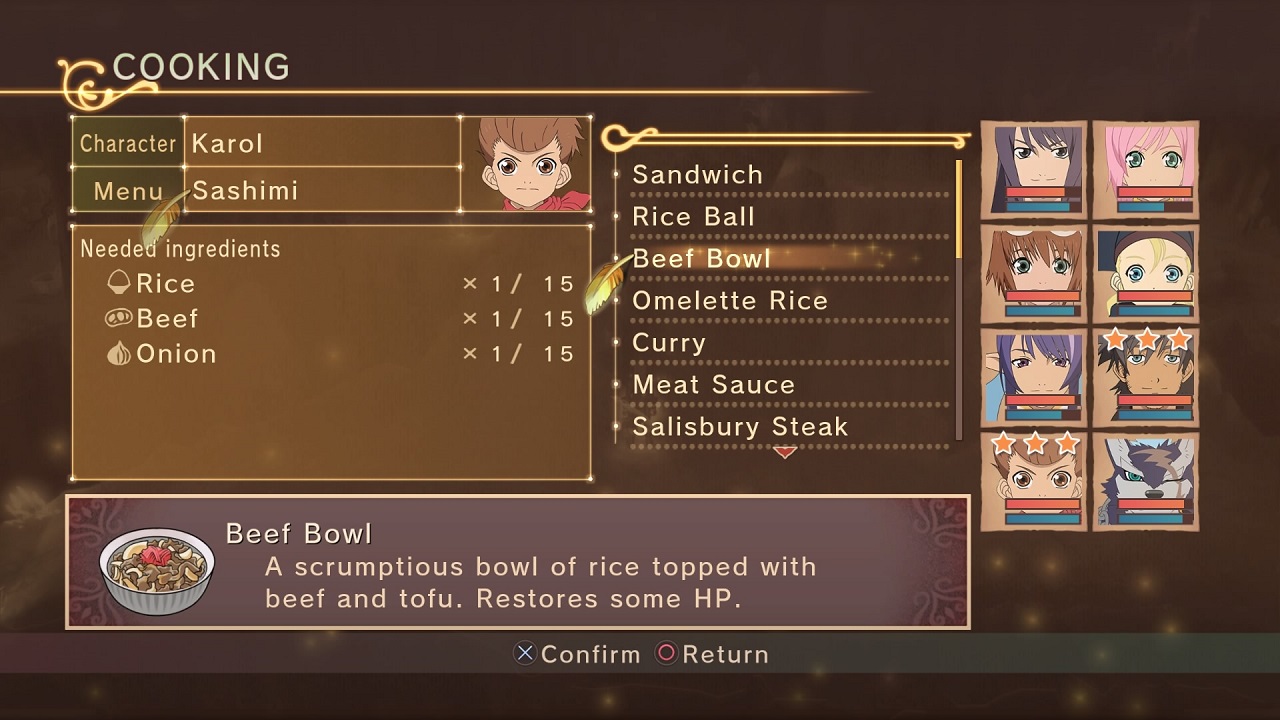Select the black-haired swordsman party portrait

(1034, 170)
